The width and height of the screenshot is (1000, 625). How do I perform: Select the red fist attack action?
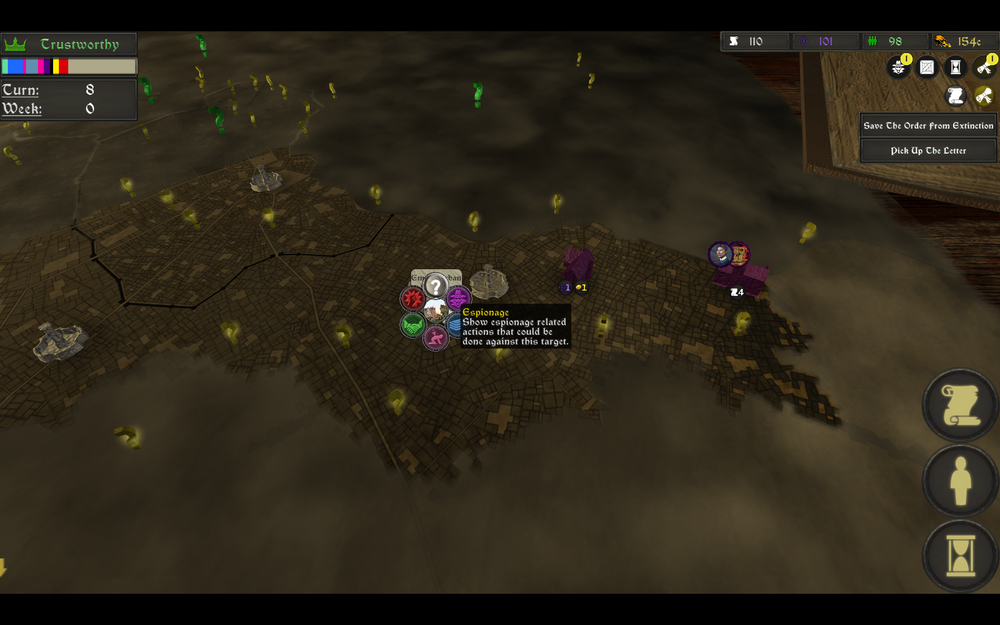coord(412,298)
